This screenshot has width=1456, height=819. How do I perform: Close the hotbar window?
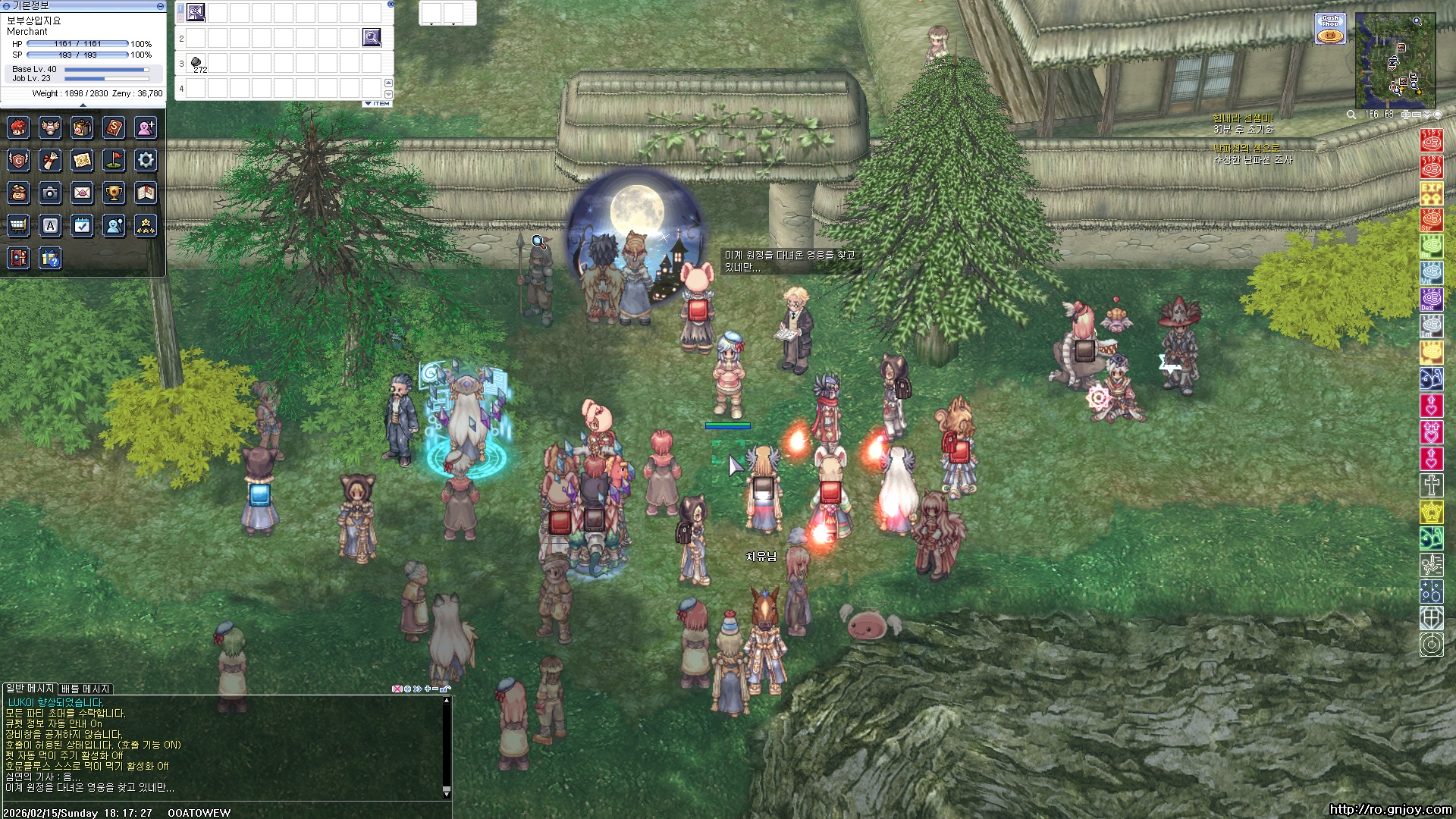point(391,4)
